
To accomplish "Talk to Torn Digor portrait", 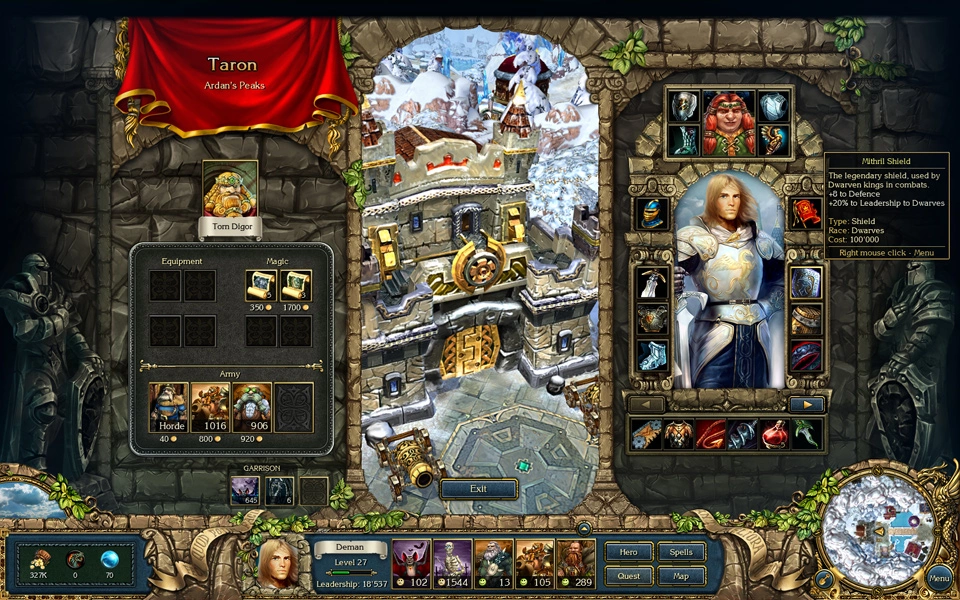I will (230, 190).
